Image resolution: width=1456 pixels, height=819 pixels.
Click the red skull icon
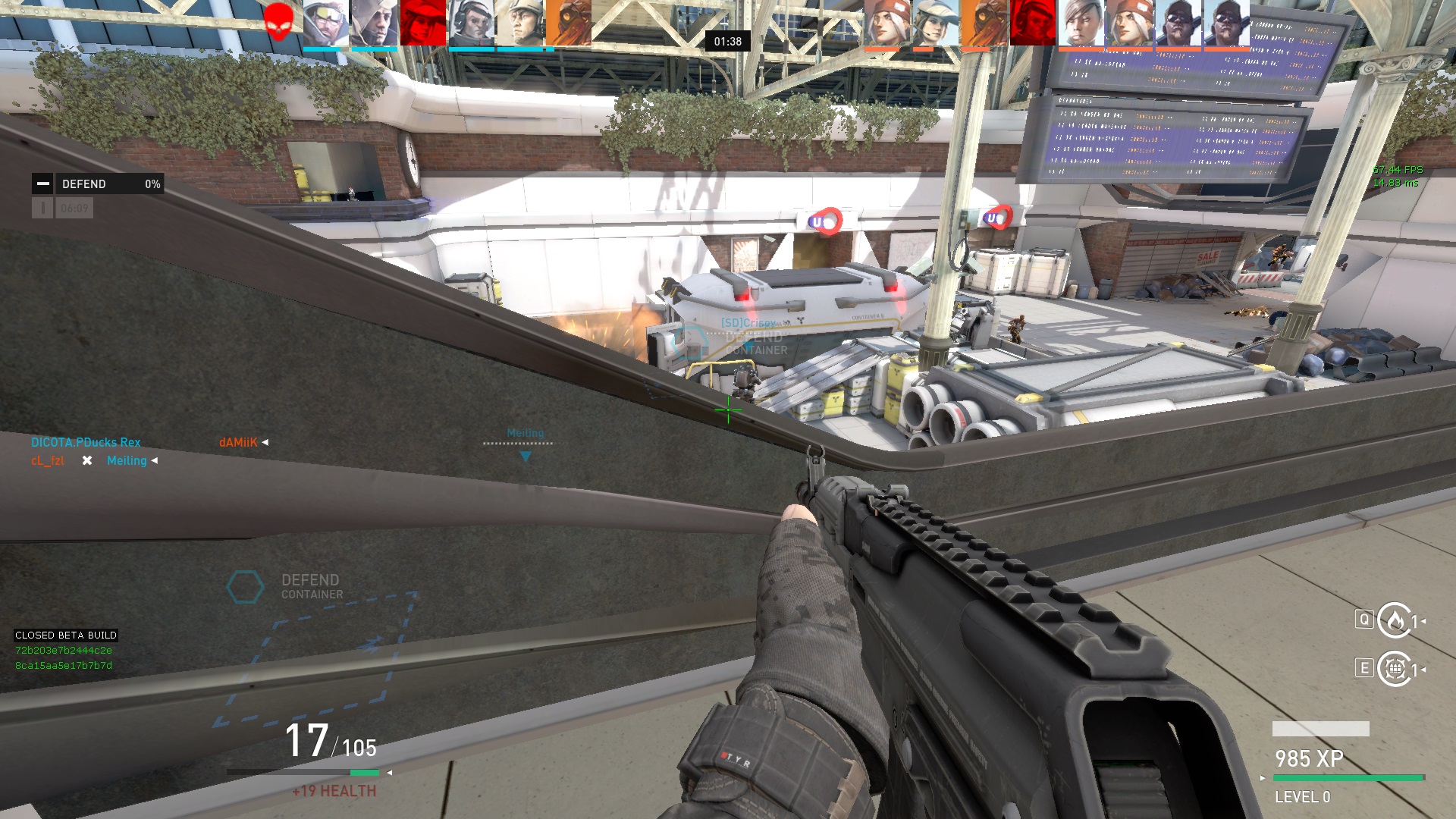278,22
